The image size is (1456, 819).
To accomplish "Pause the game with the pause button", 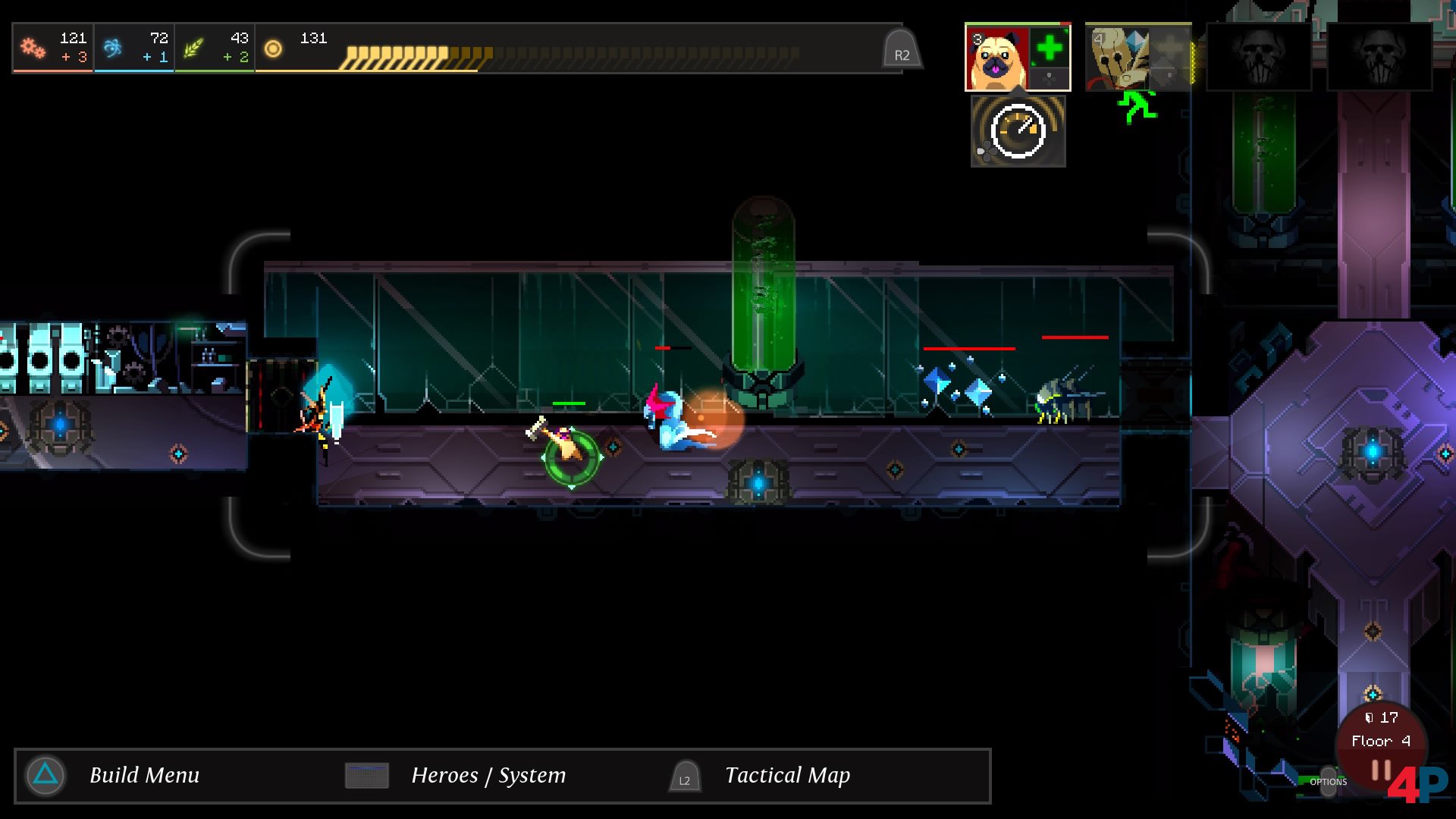I will tap(1381, 771).
